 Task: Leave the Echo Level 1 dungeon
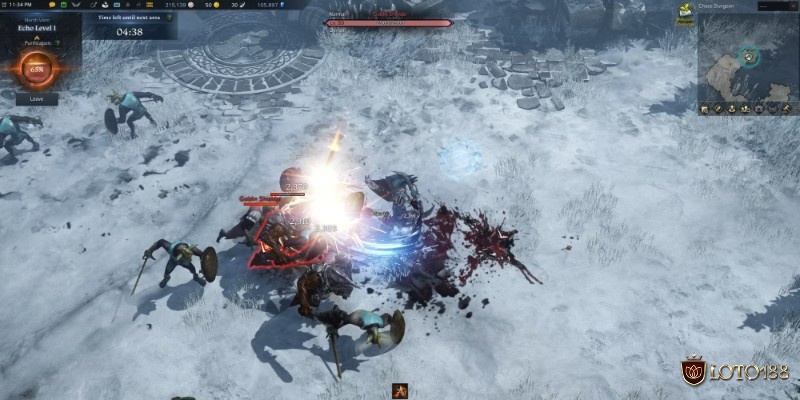(x=36, y=99)
